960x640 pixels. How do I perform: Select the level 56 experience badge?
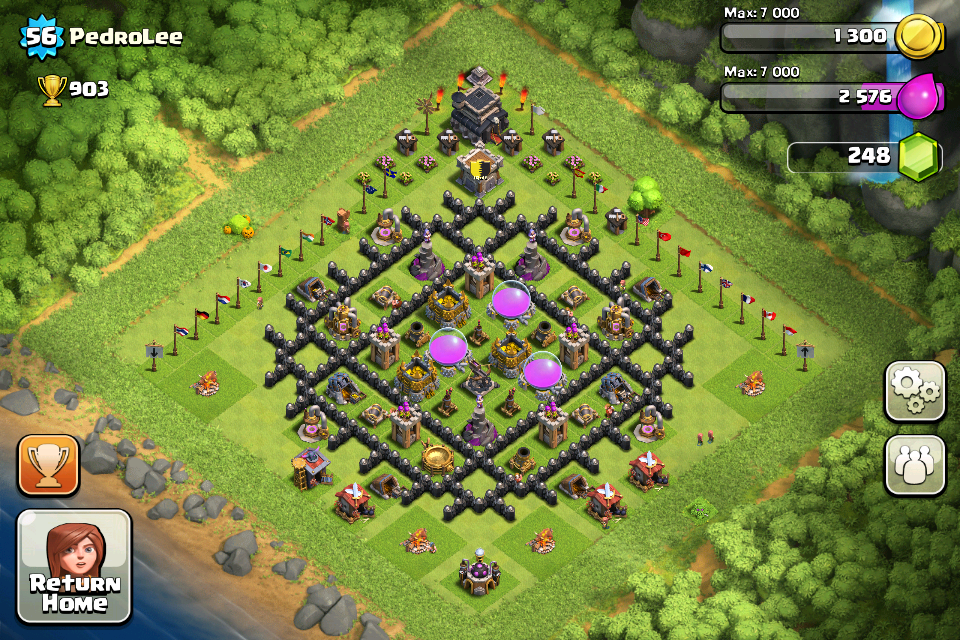(x=42, y=38)
